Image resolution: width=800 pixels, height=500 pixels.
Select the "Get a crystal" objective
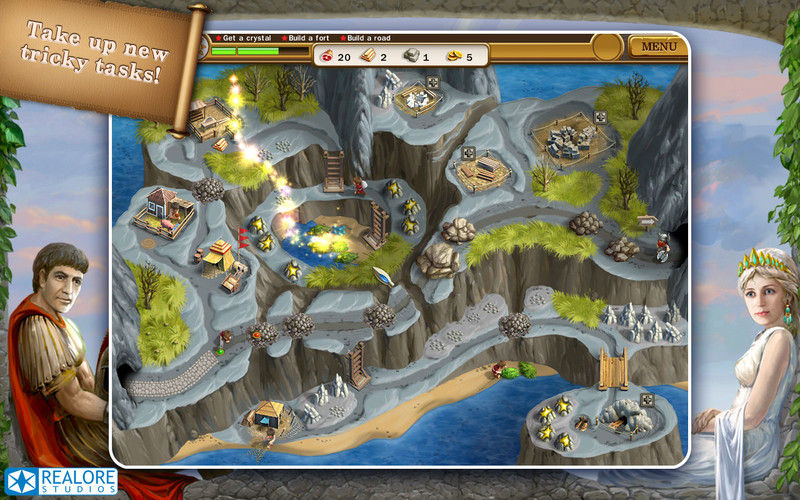tap(243, 37)
